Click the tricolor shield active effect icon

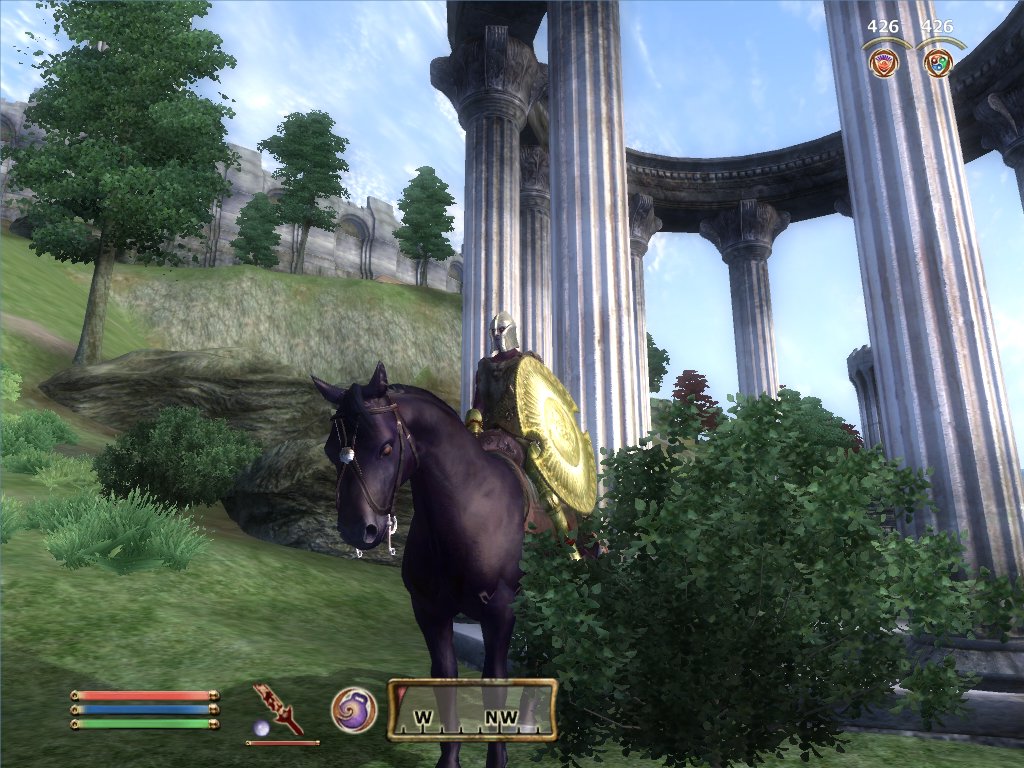[x=938, y=63]
